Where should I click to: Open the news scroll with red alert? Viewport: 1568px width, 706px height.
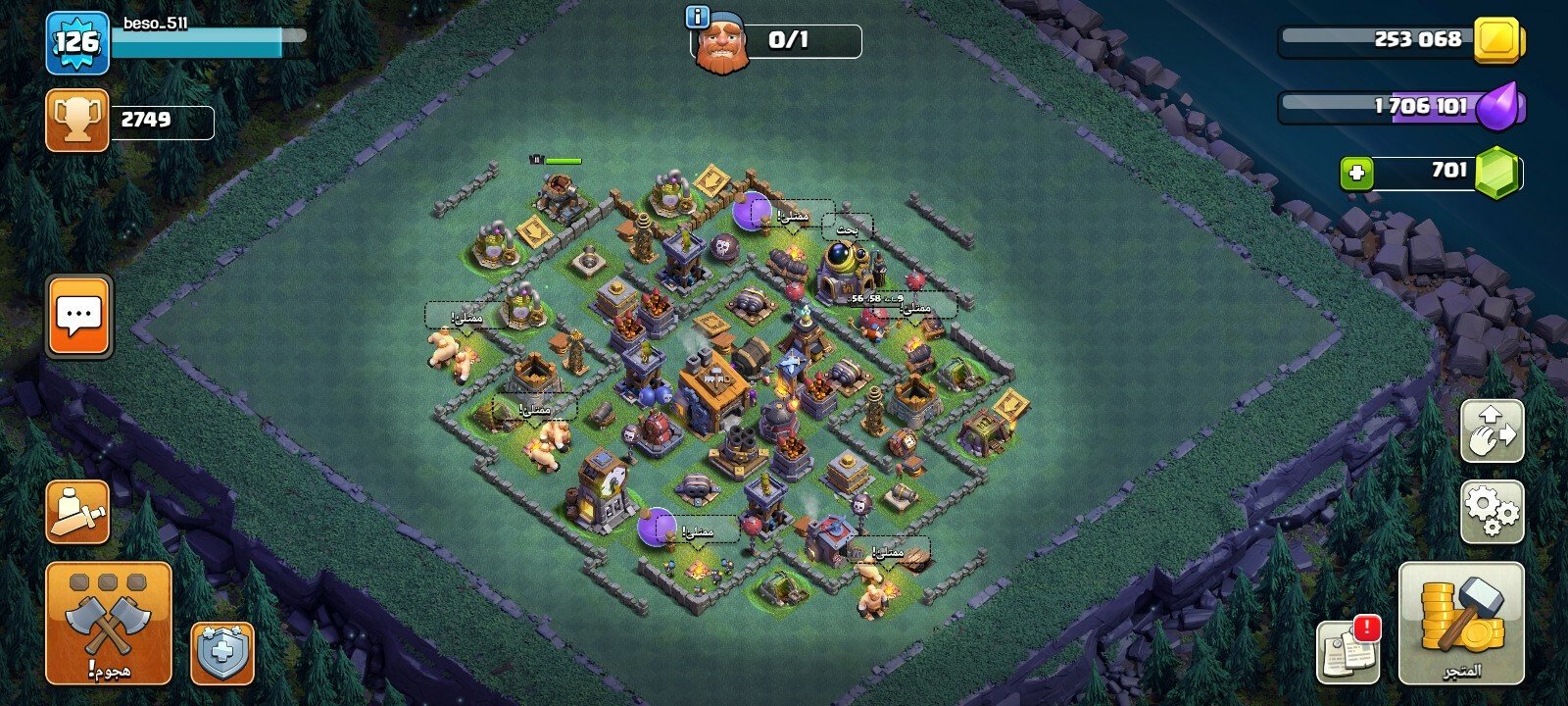click(1347, 648)
